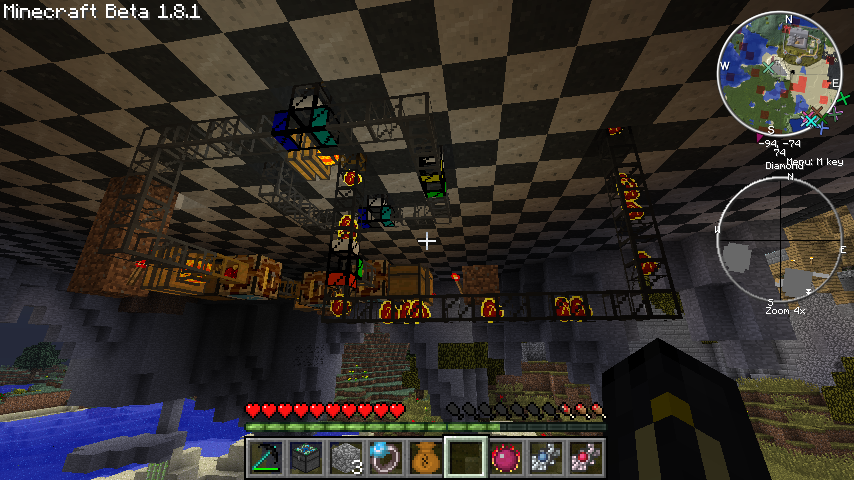This screenshot has width=854, height=480.
Task: Choose the blue amulet hotbar slot
Action: click(x=545, y=458)
